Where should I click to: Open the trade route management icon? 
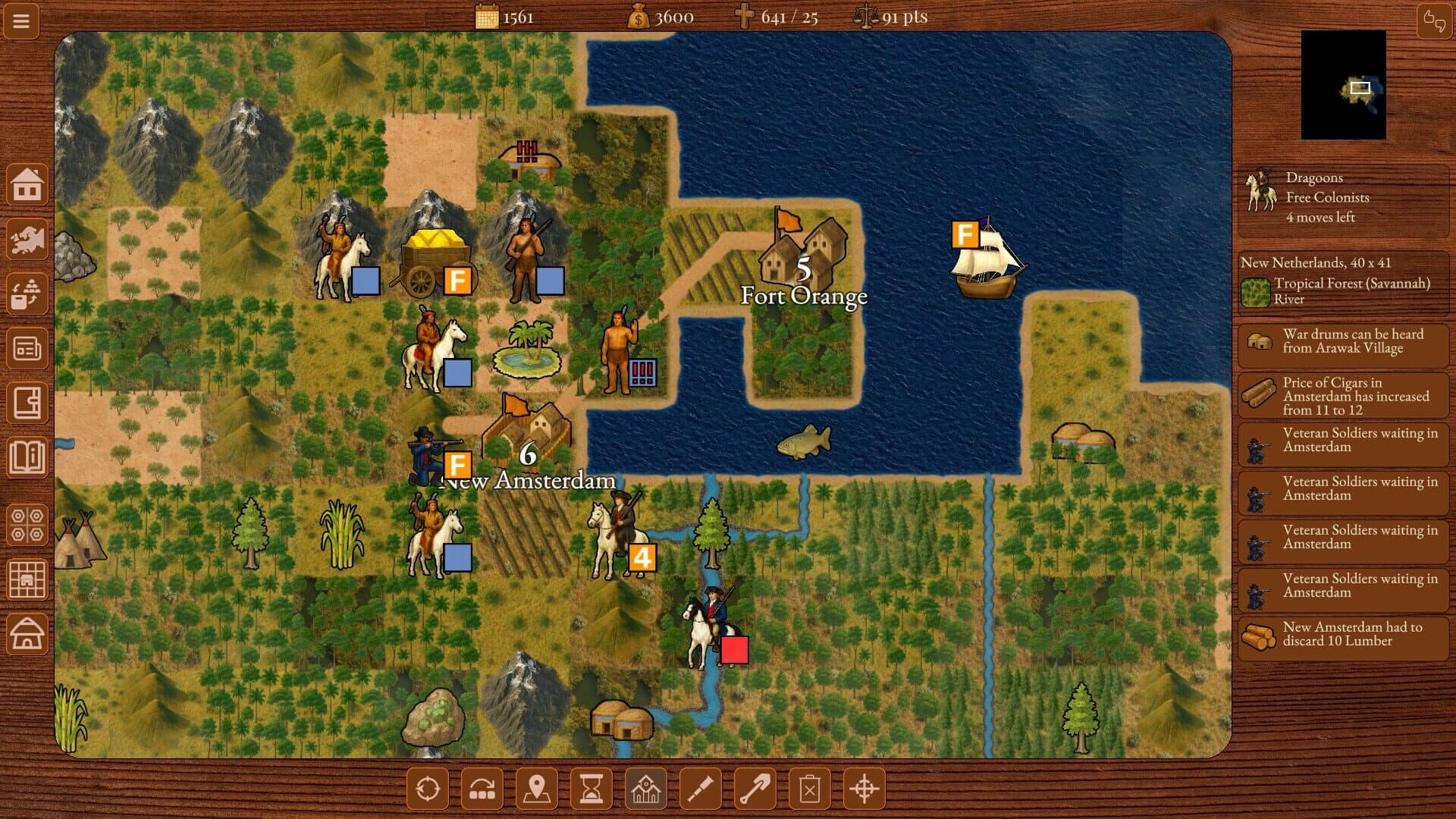coord(27,294)
